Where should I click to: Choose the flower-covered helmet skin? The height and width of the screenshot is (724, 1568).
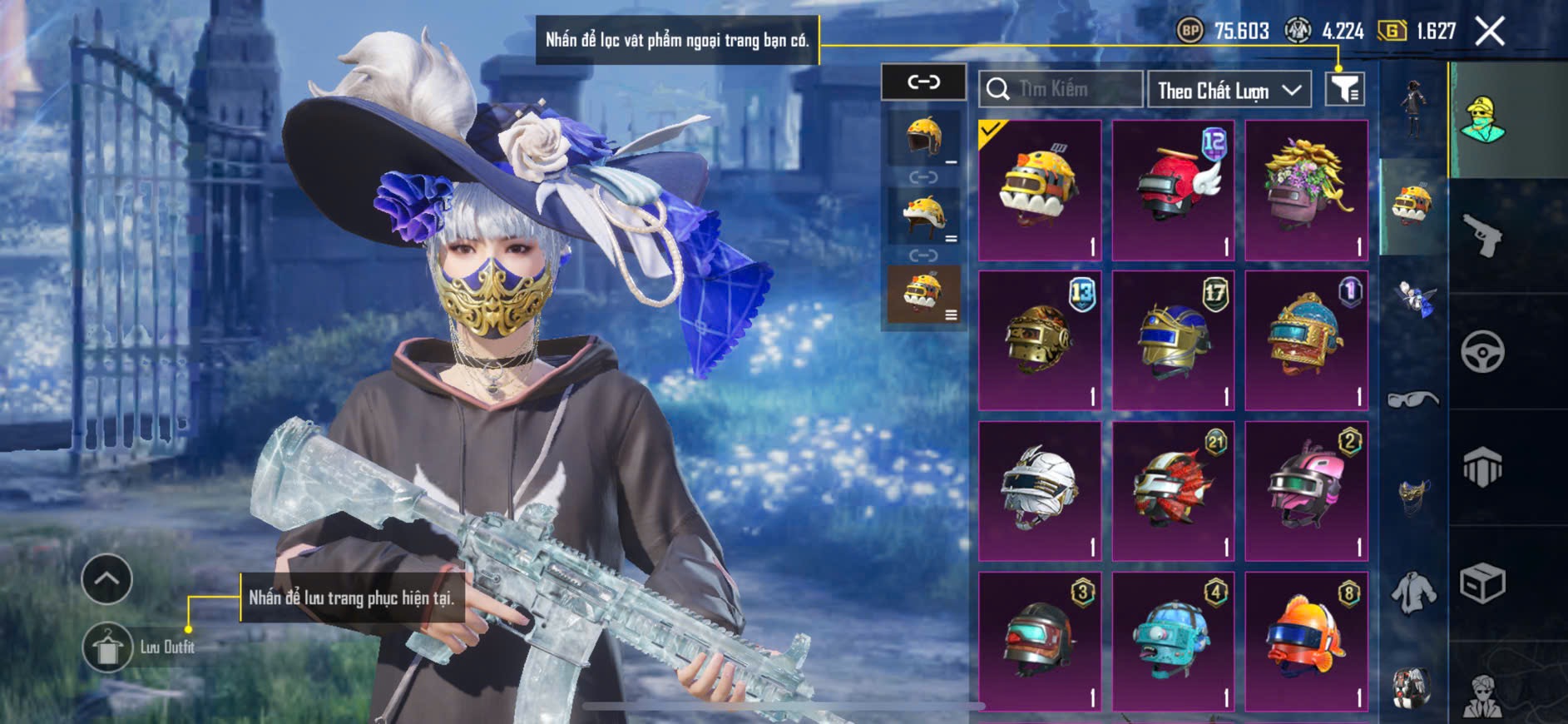(x=1306, y=191)
